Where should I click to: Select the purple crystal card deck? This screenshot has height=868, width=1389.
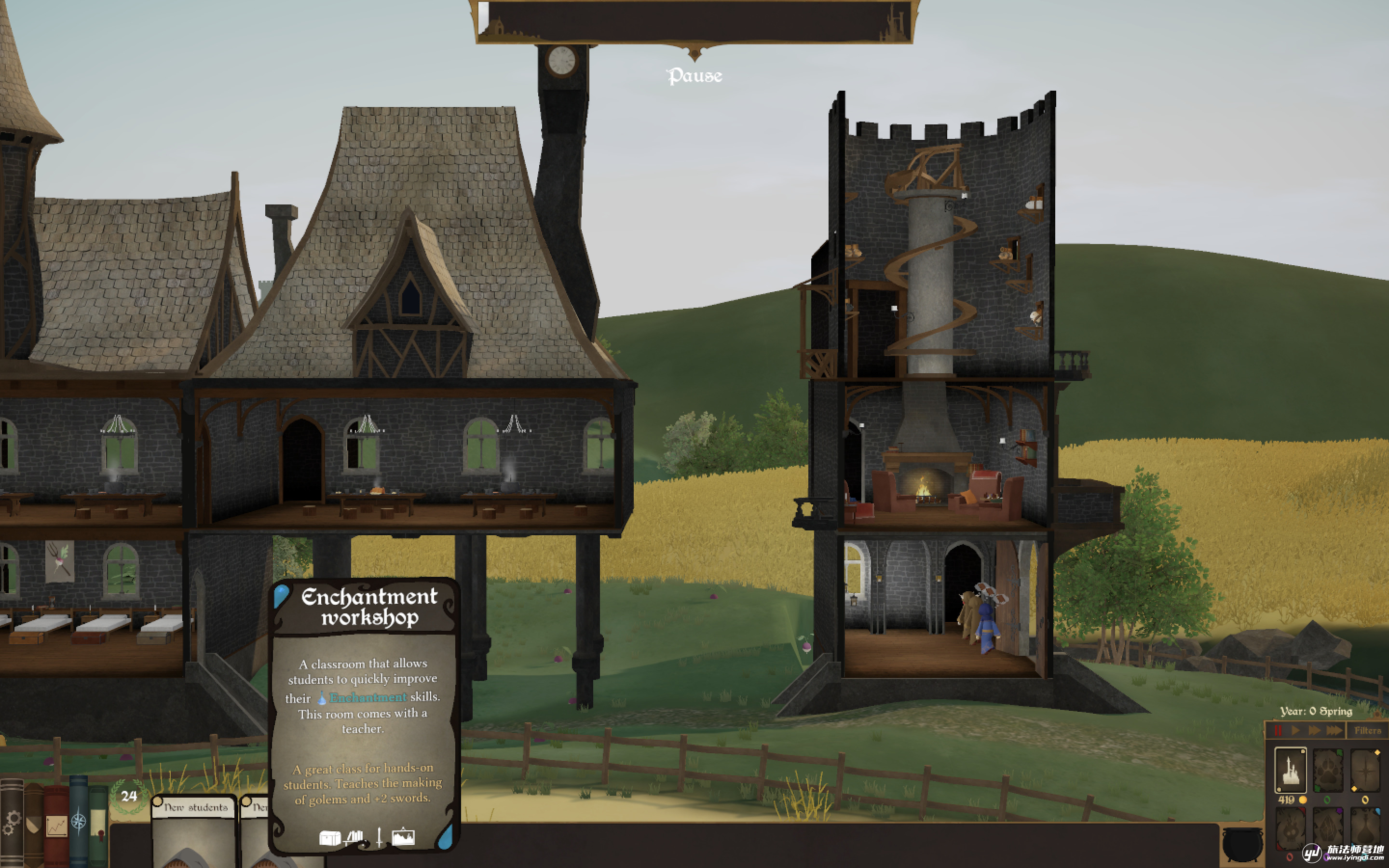(x=1328, y=829)
